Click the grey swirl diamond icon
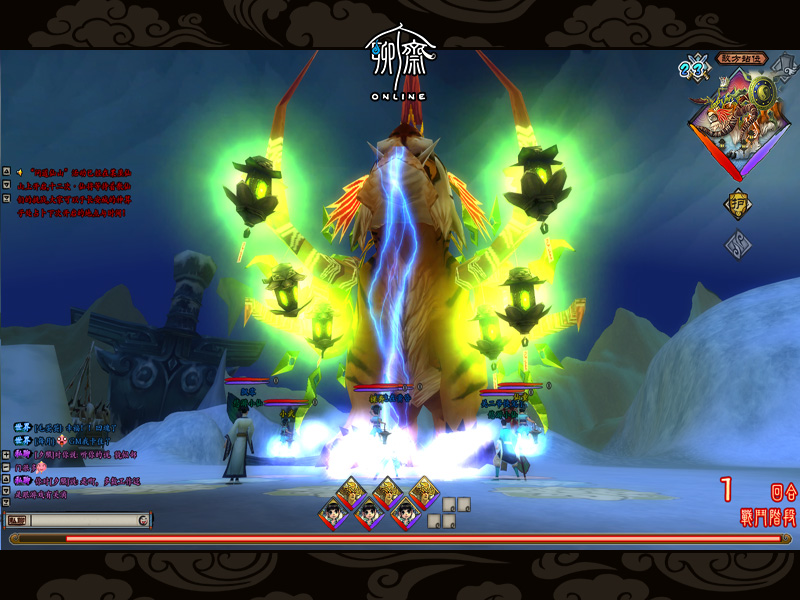 tap(738, 244)
